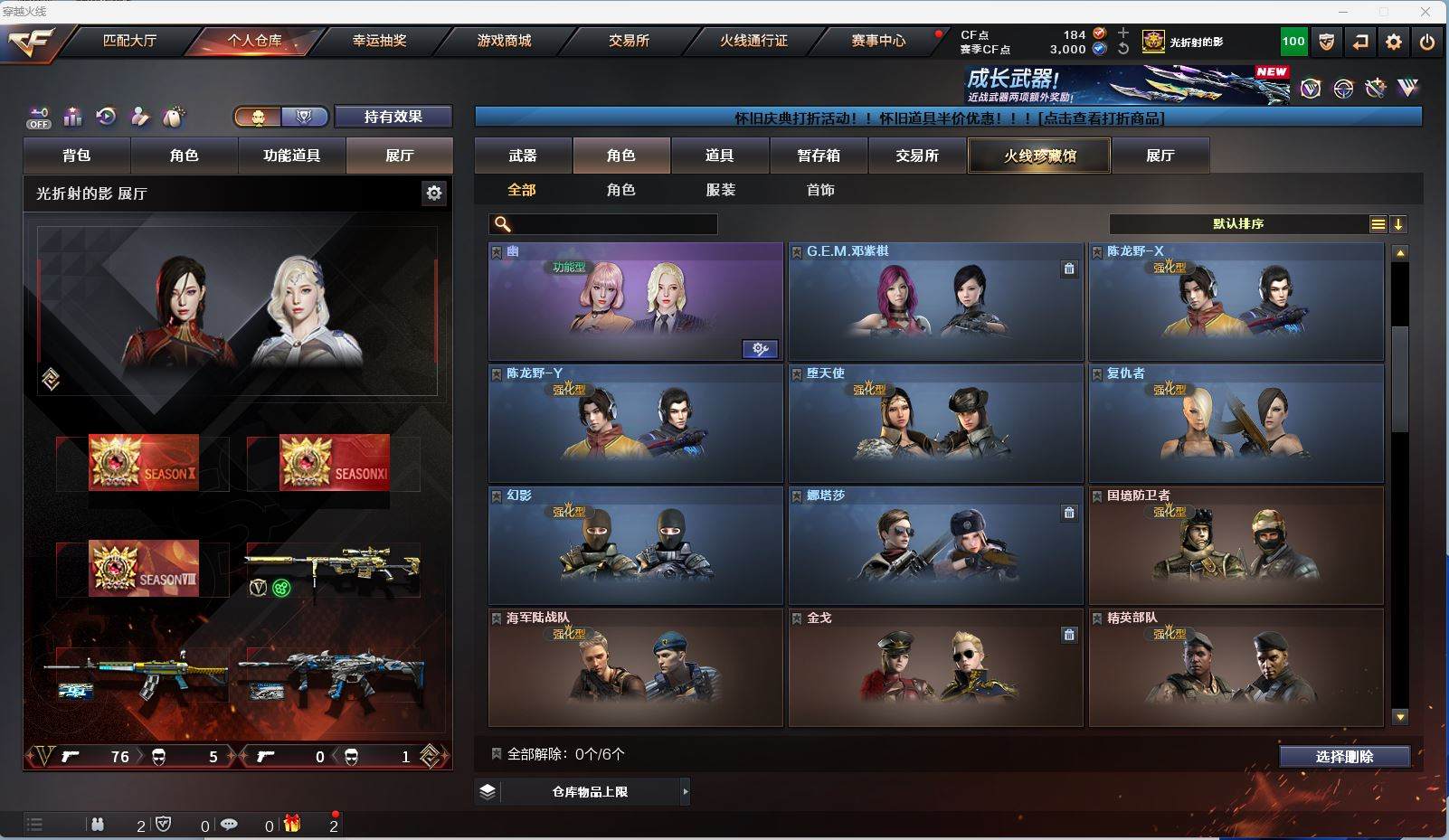Image resolution: width=1449 pixels, height=840 pixels.
Task: Open the 幸运抽奖 lucky draw page
Action: tap(379, 41)
